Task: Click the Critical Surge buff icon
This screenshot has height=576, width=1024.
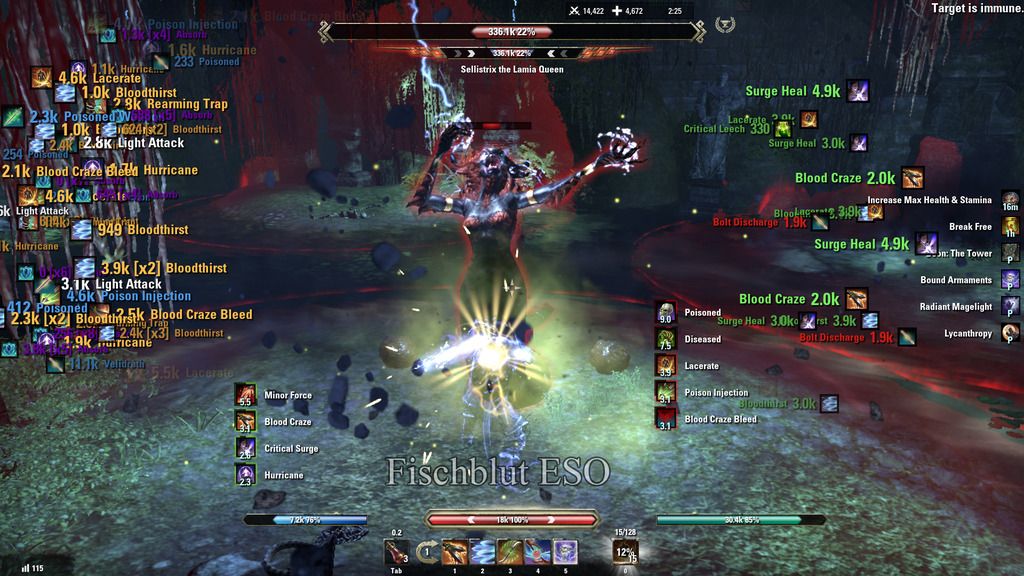Action: point(246,449)
